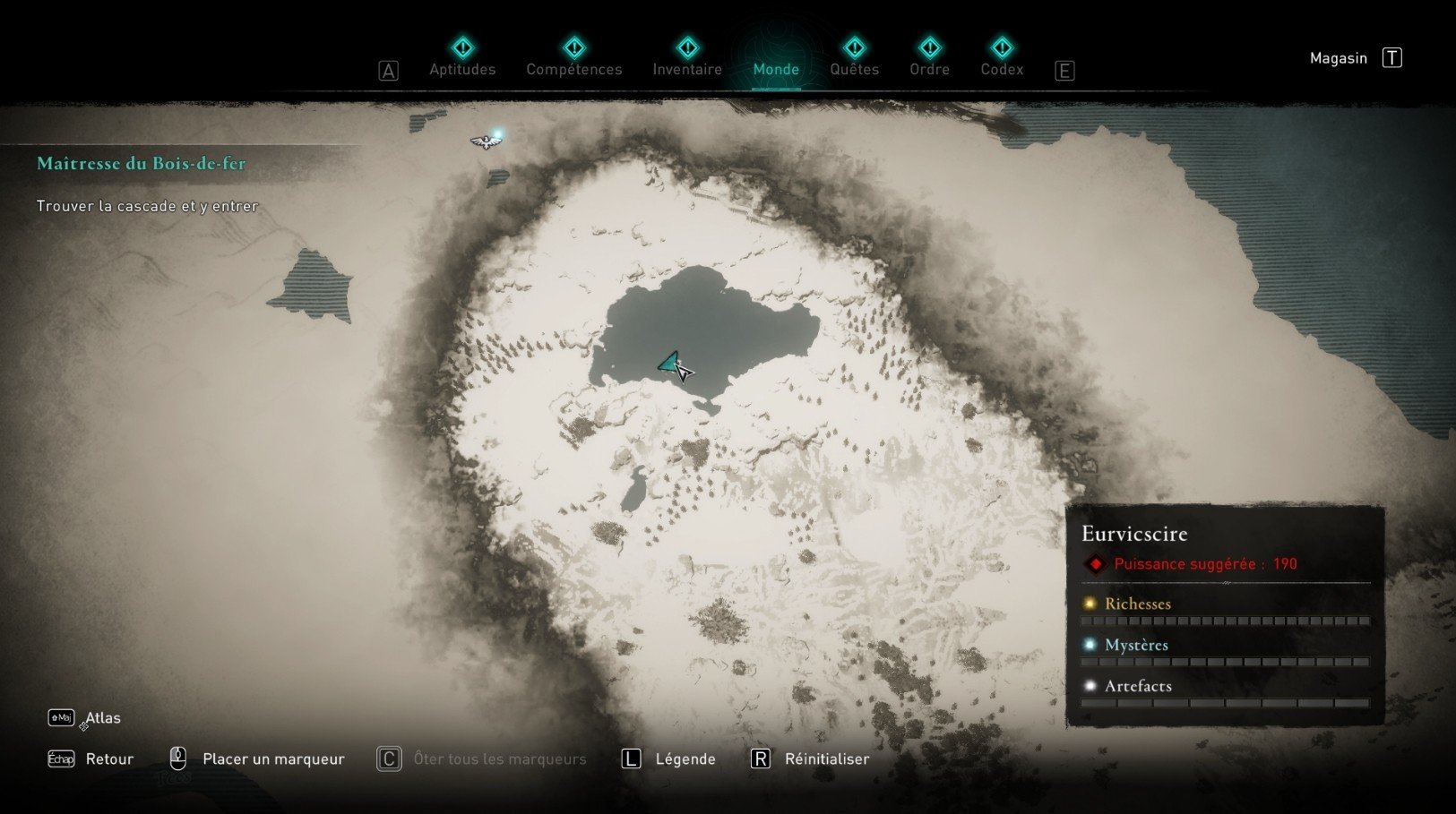Show the map Légende
1456x814 pixels.
[685, 759]
